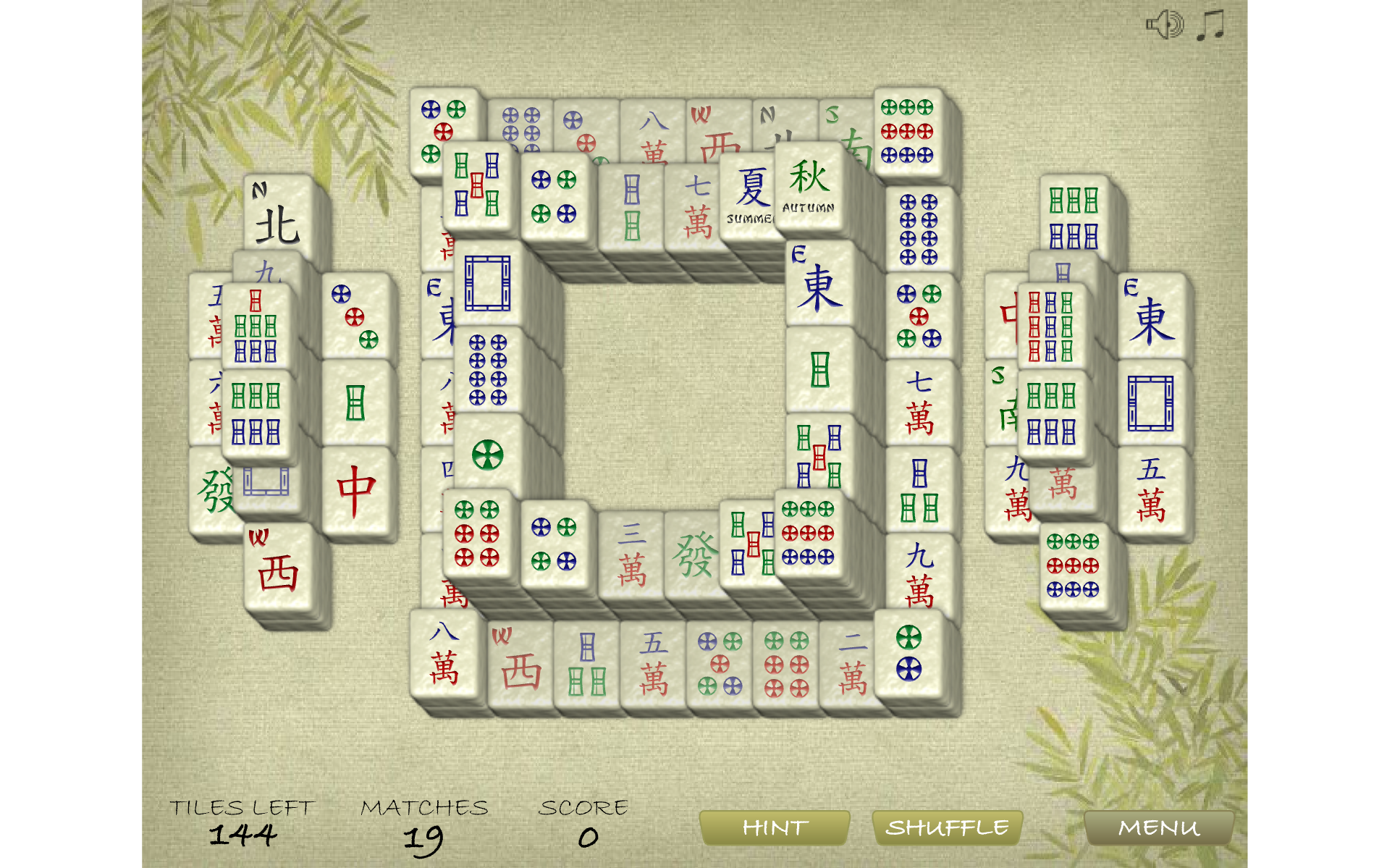Screen dimensions: 1387x868
Task: Select the two-bamboo tile
Action: click(631, 210)
